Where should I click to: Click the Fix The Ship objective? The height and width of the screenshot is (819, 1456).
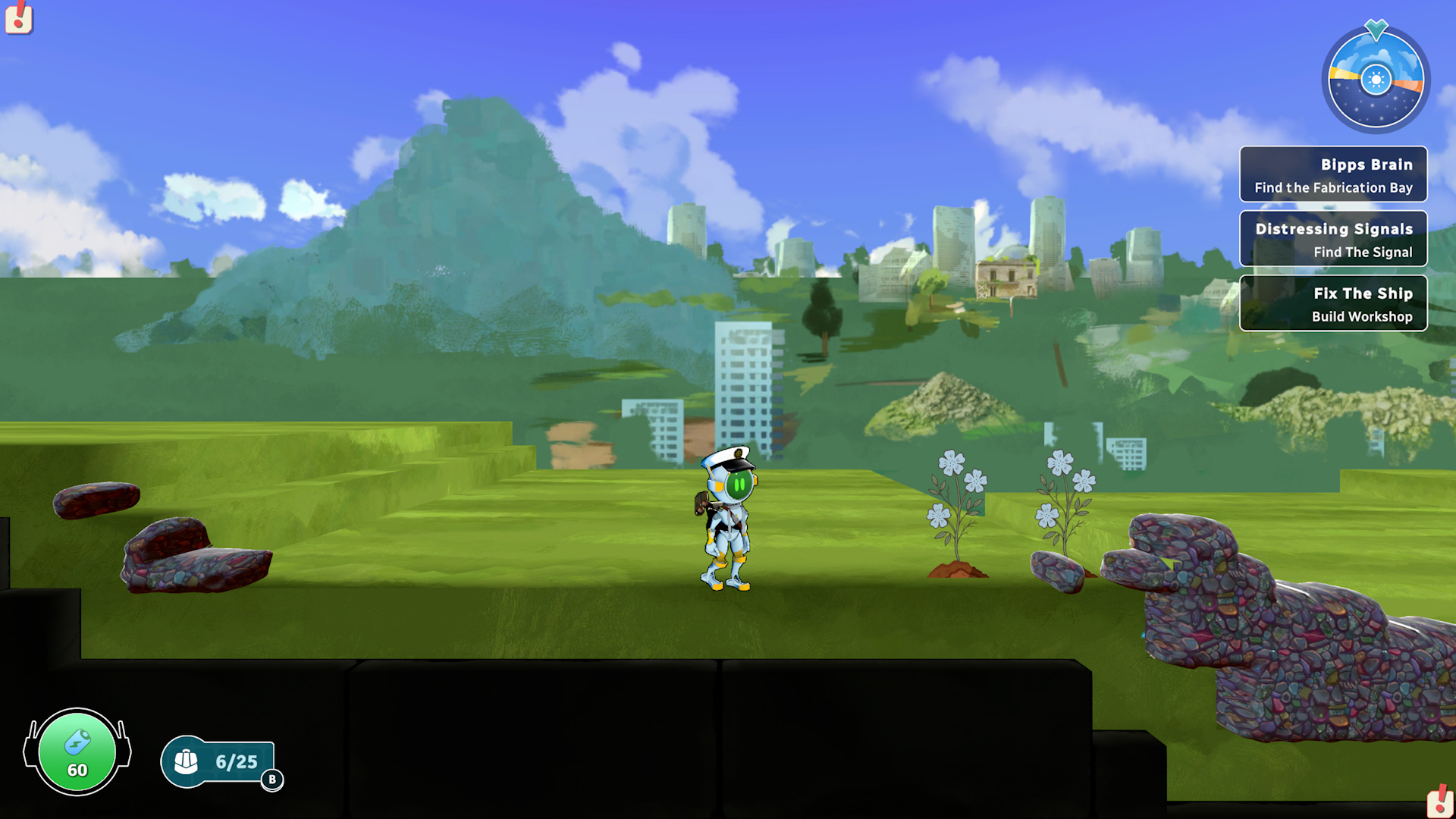(1333, 303)
